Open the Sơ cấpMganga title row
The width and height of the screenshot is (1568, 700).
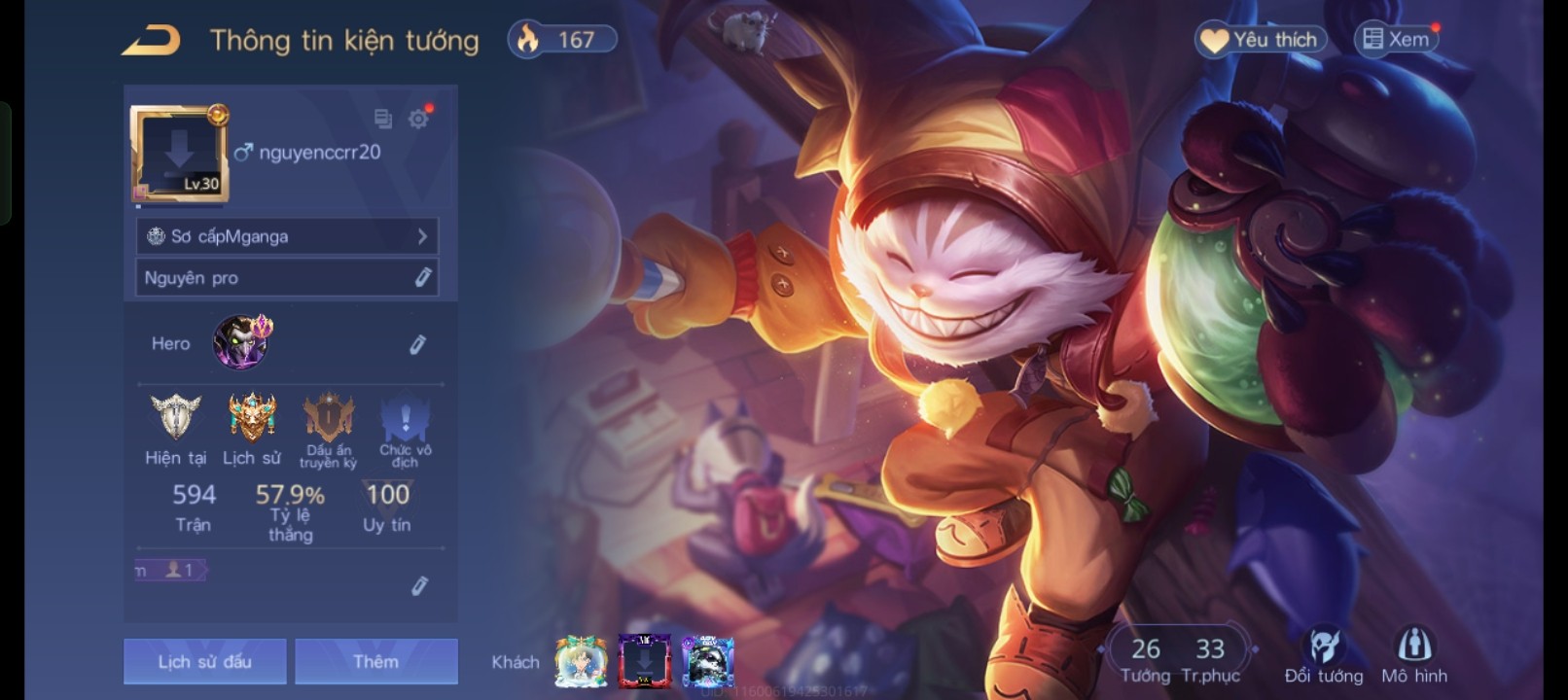coord(287,236)
